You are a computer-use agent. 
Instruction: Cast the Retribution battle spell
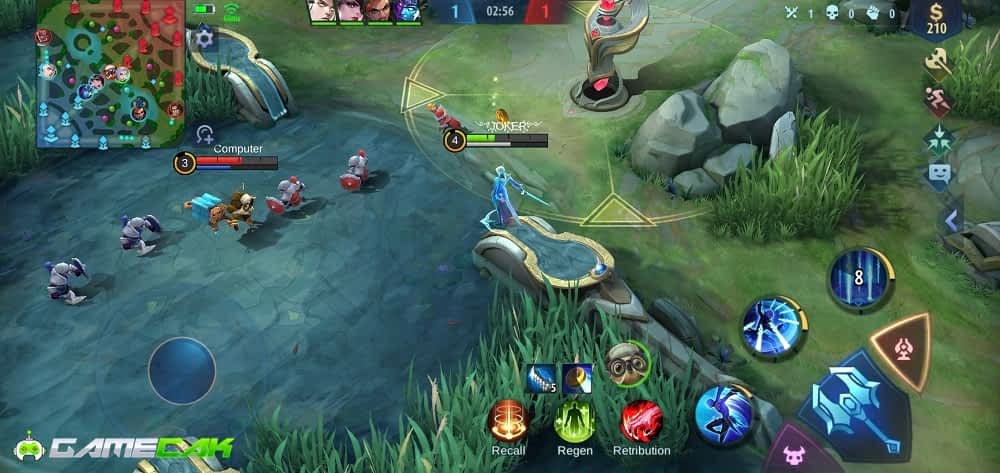click(641, 420)
